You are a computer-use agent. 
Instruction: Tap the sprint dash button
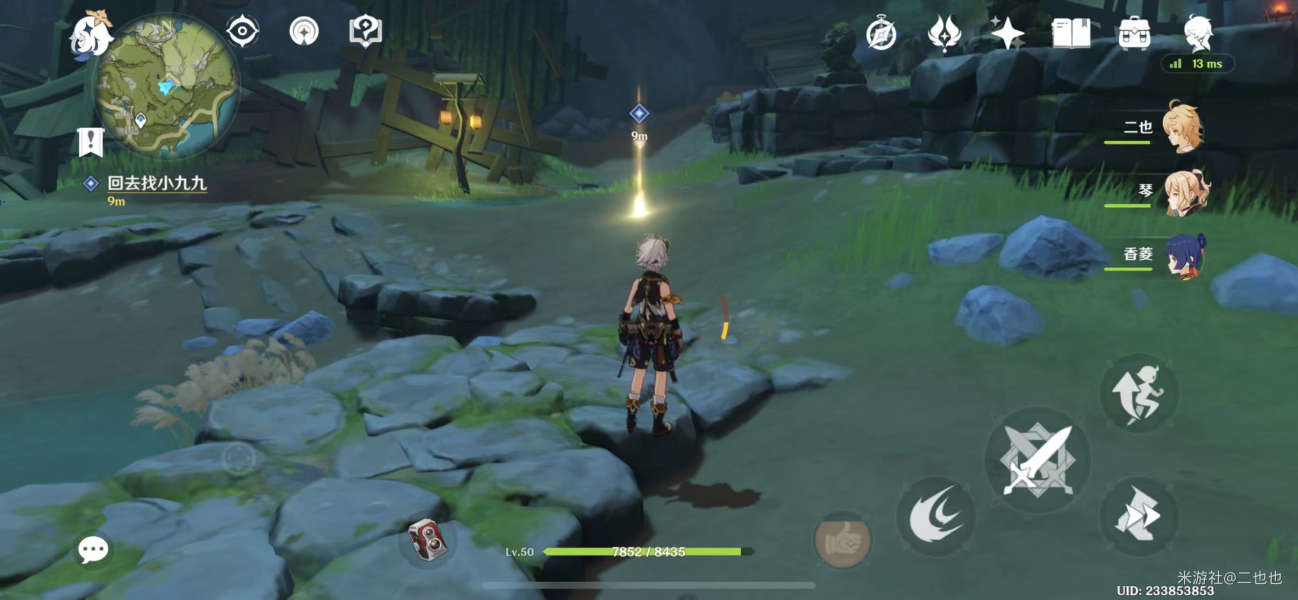pyautogui.click(x=1139, y=517)
